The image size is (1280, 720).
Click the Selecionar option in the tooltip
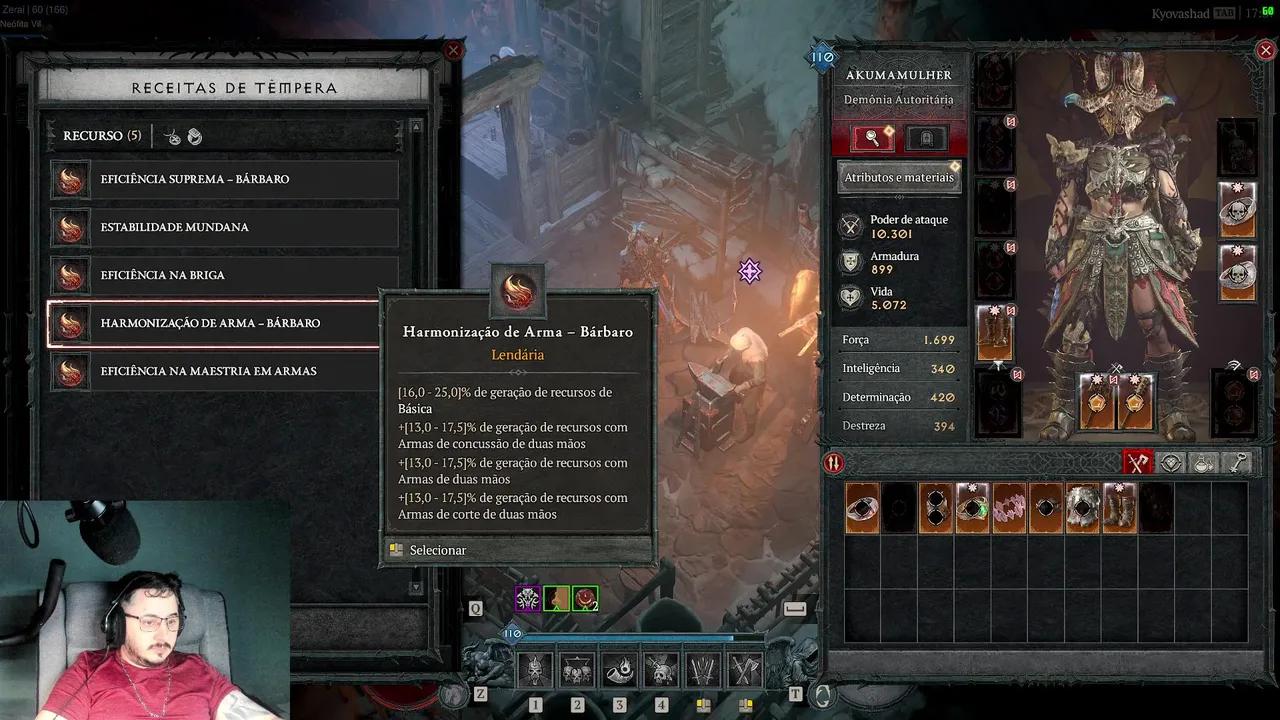coord(437,550)
